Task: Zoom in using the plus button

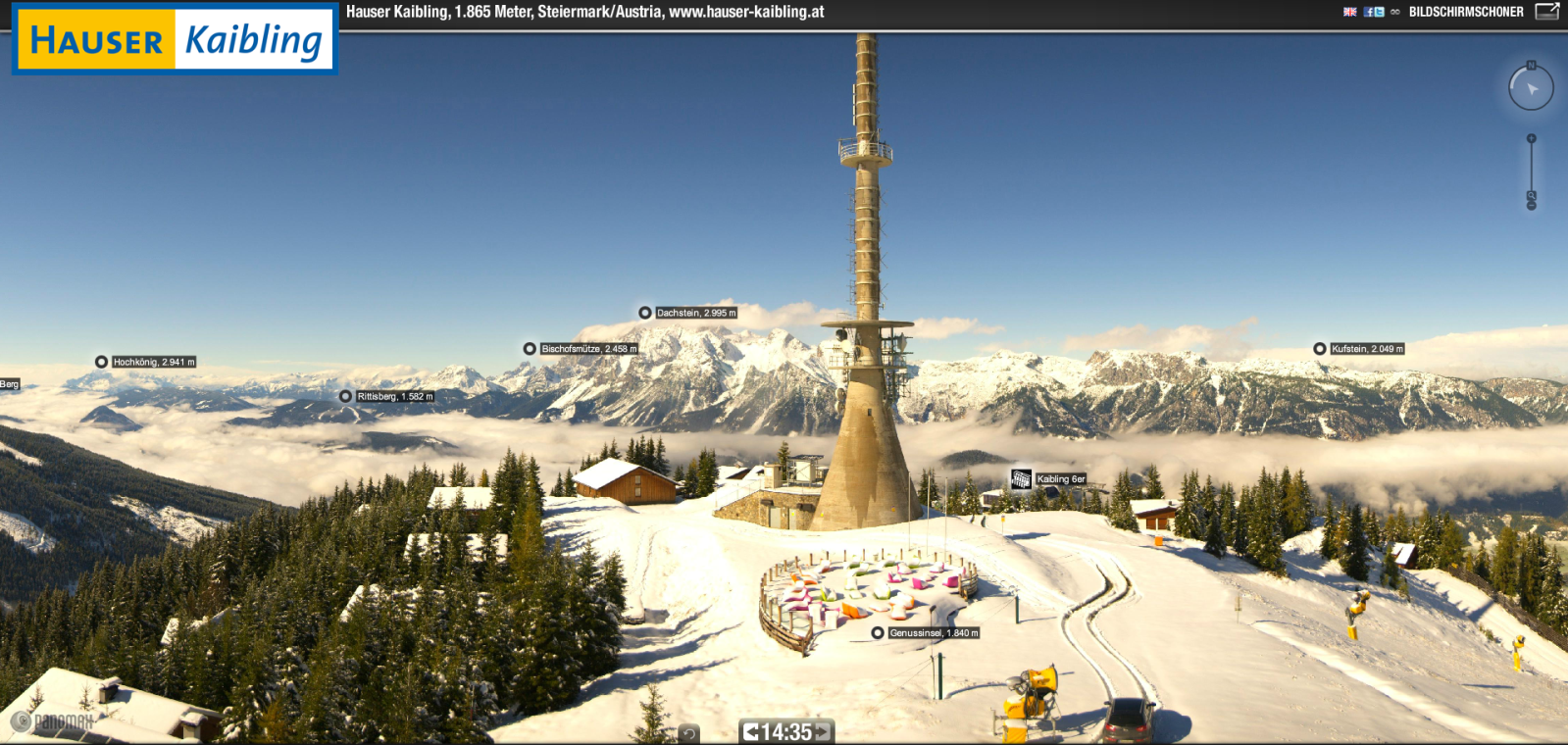Action: tap(1532, 137)
